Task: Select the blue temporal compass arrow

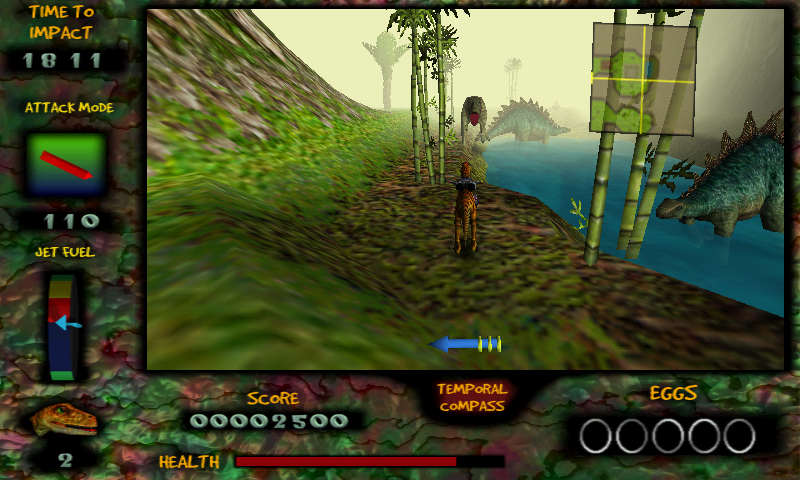Action: pos(465,344)
